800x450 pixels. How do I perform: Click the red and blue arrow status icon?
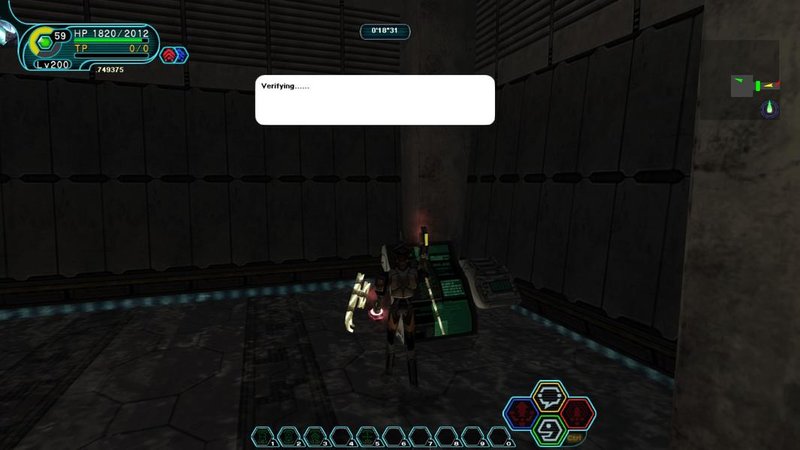pyautogui.click(x=174, y=55)
